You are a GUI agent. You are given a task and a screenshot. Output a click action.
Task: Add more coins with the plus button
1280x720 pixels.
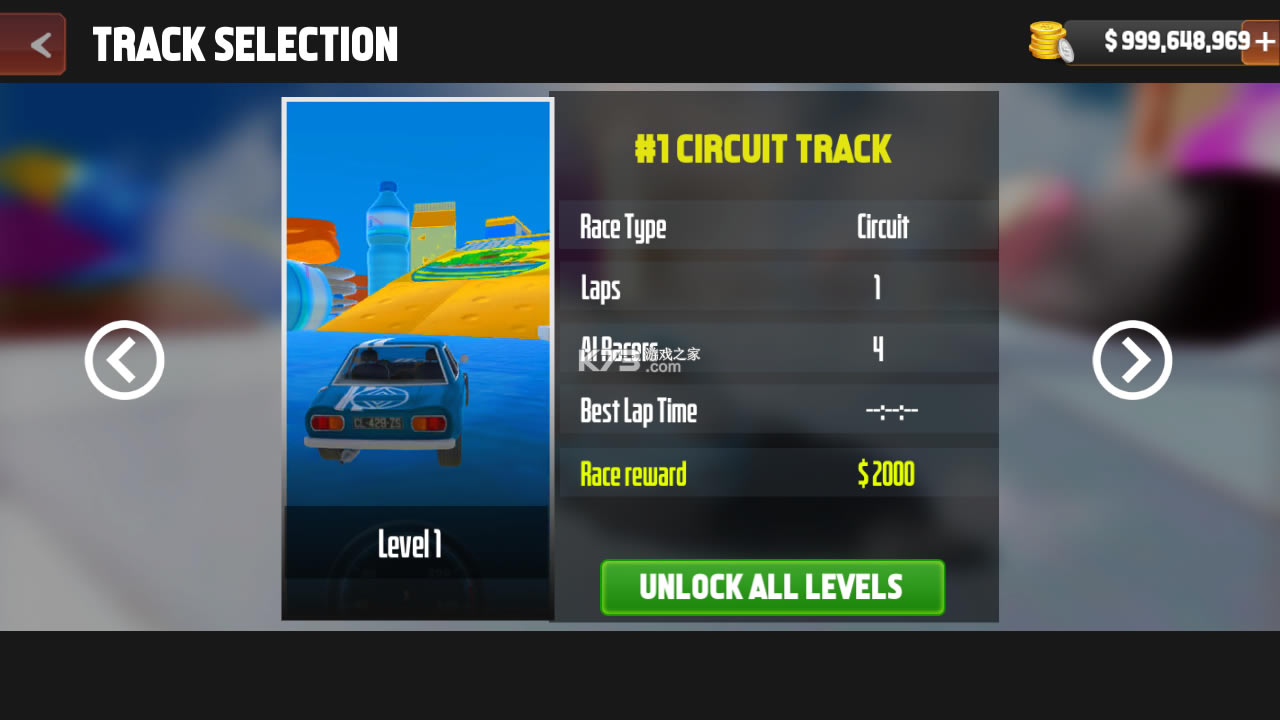[1262, 42]
